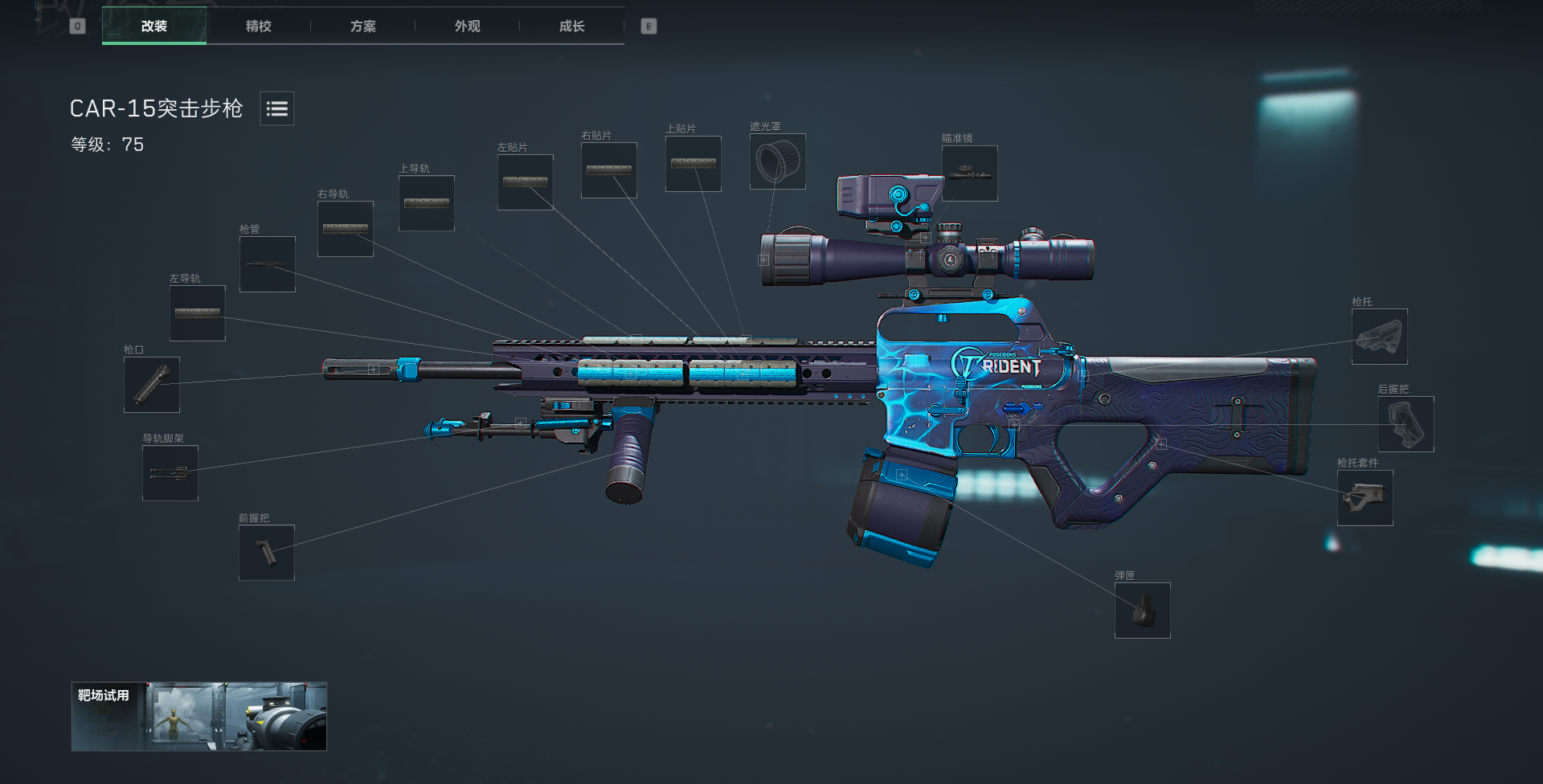Open the 成长 tab
Image resolution: width=1543 pixels, height=784 pixels.
point(571,26)
